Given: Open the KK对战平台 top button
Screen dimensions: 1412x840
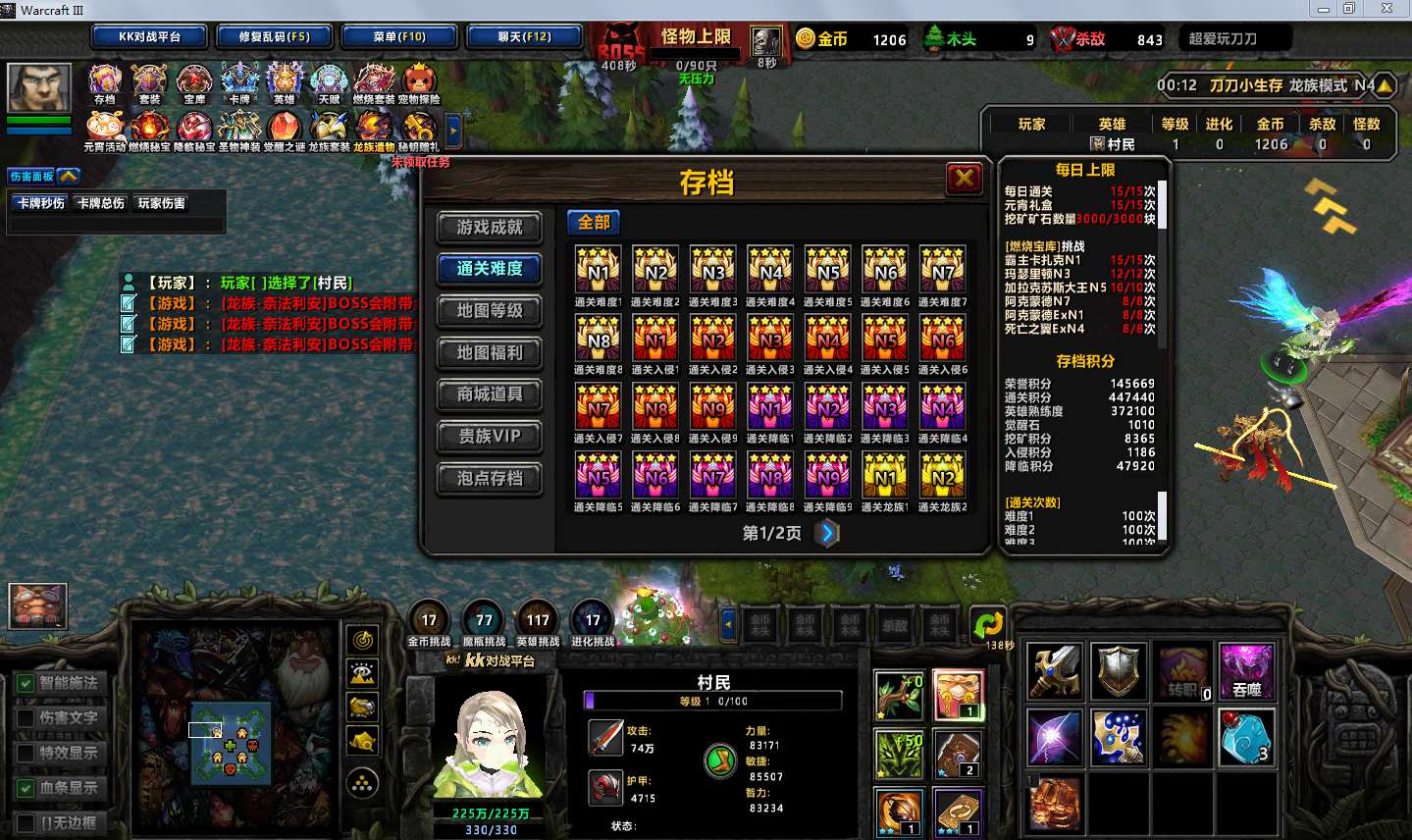Looking at the screenshot, I should 149,37.
